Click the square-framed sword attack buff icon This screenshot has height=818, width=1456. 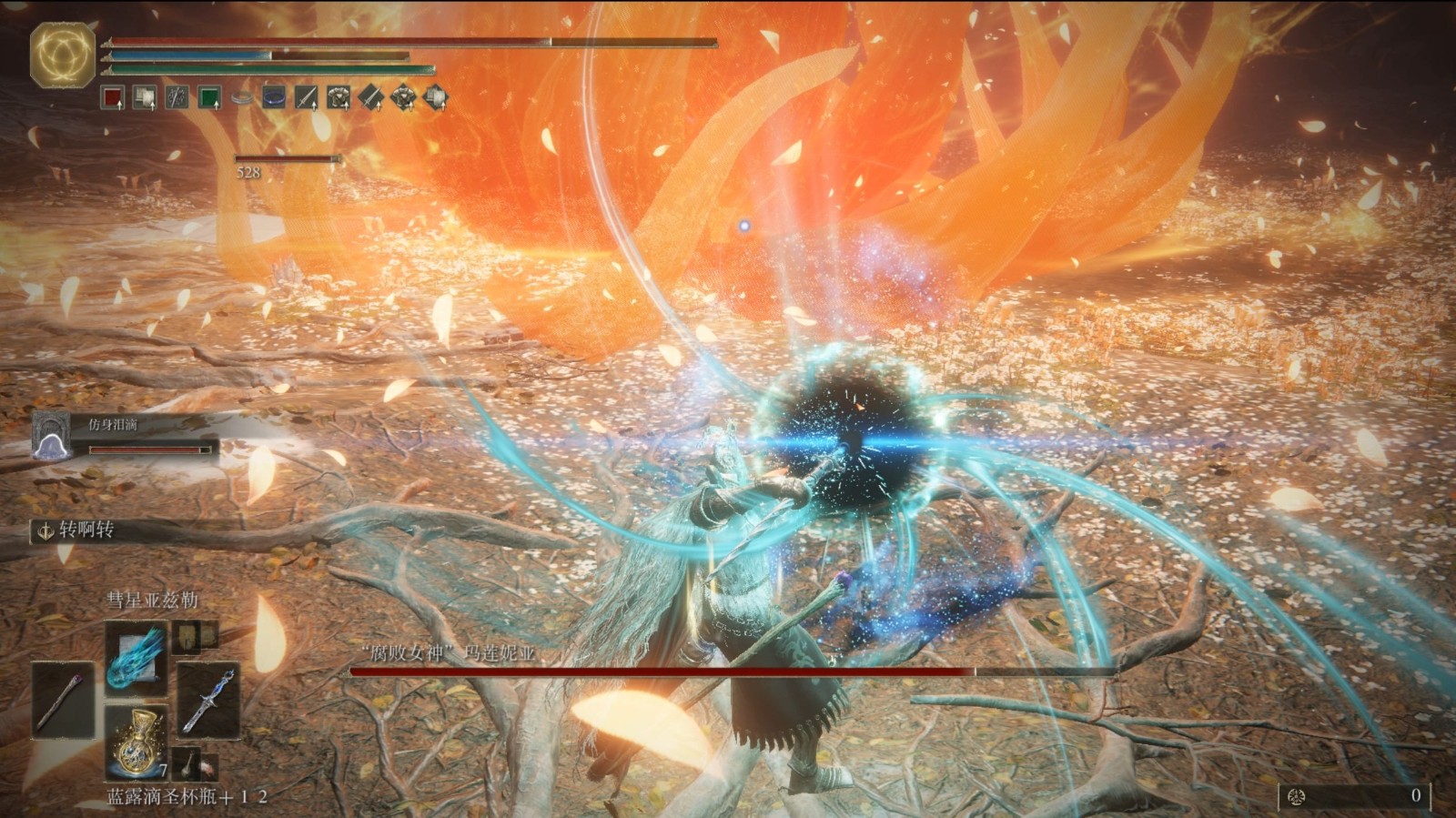(306, 97)
